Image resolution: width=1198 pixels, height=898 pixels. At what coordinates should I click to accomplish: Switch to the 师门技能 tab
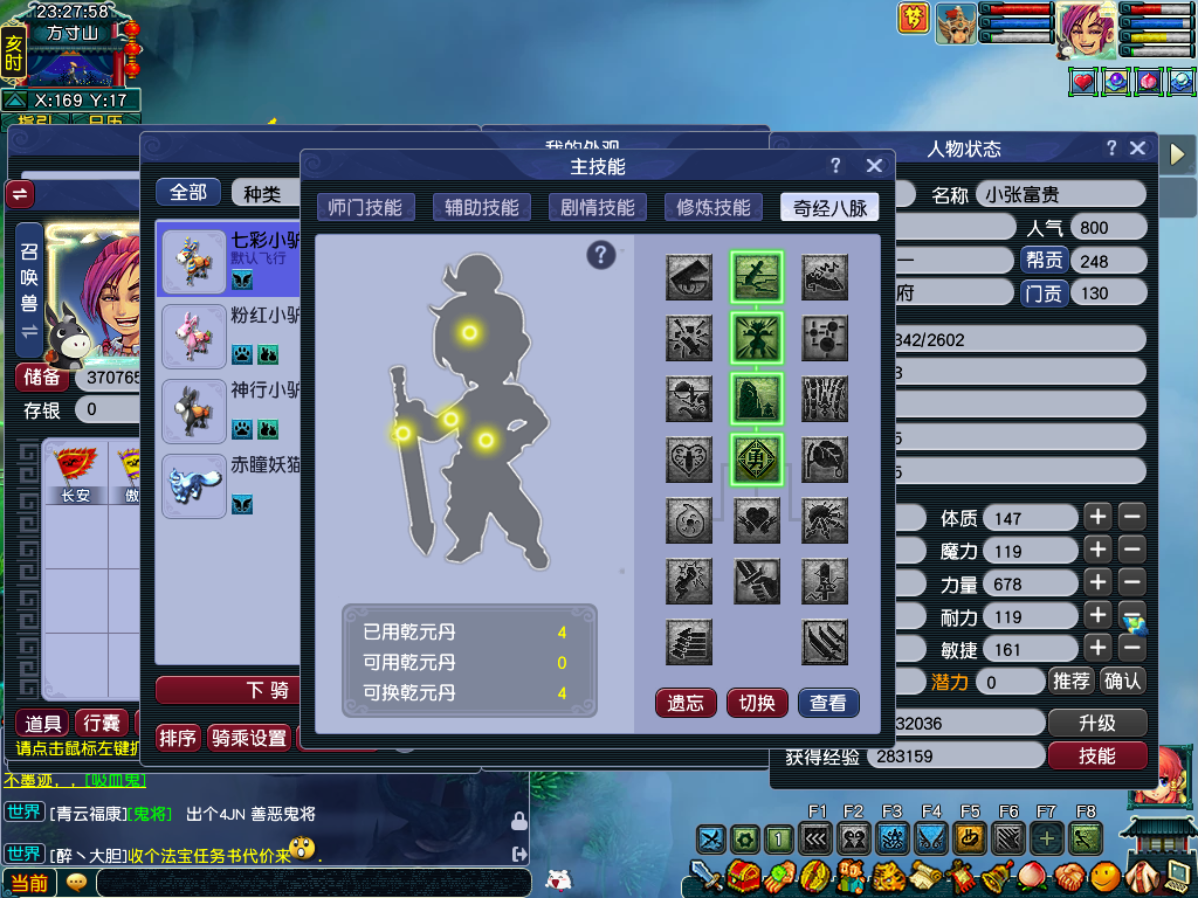click(x=365, y=207)
